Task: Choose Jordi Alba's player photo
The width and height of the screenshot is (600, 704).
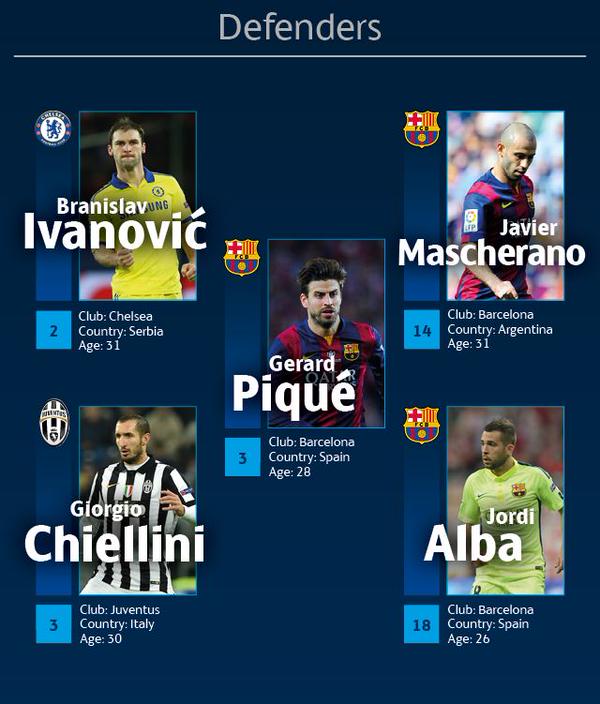Action: pyautogui.click(x=505, y=500)
